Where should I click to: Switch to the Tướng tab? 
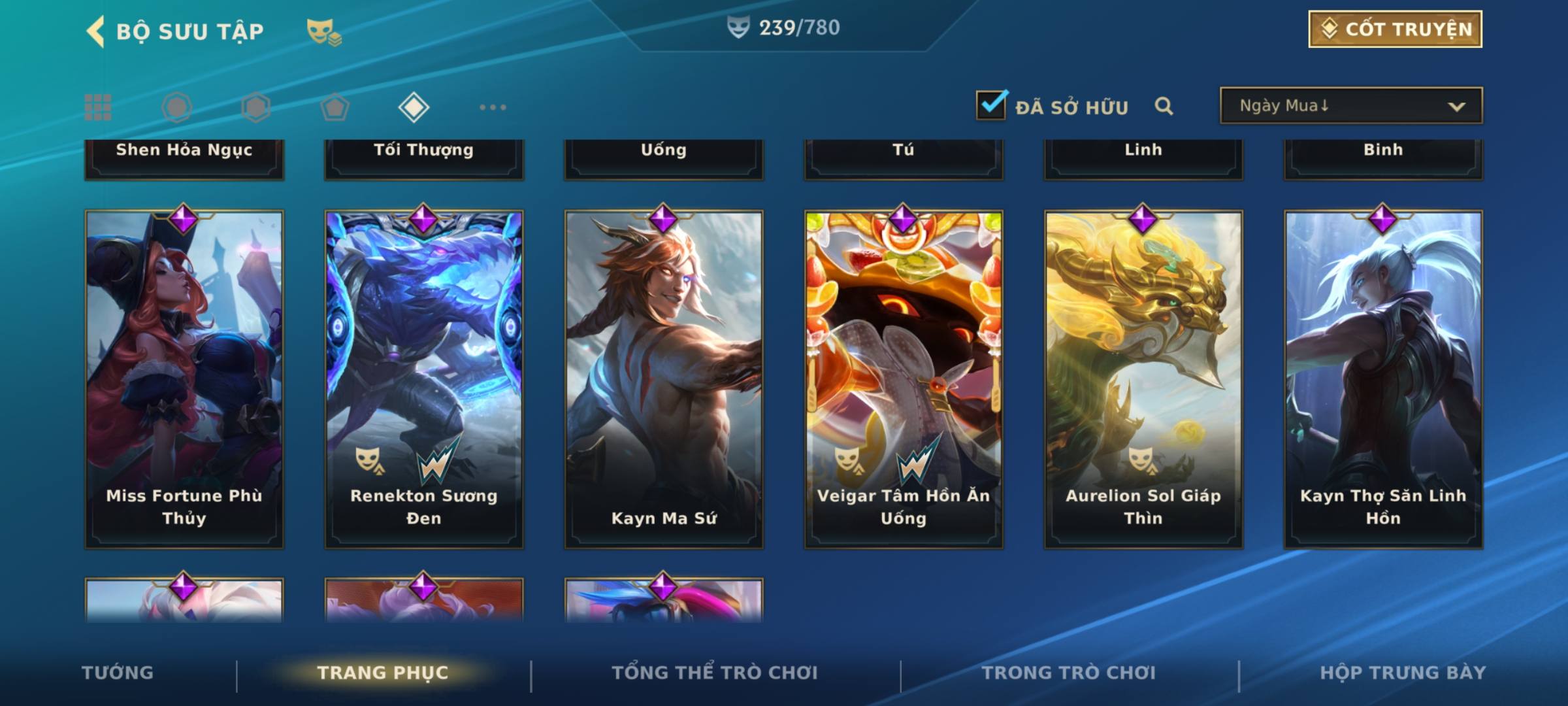tap(118, 673)
